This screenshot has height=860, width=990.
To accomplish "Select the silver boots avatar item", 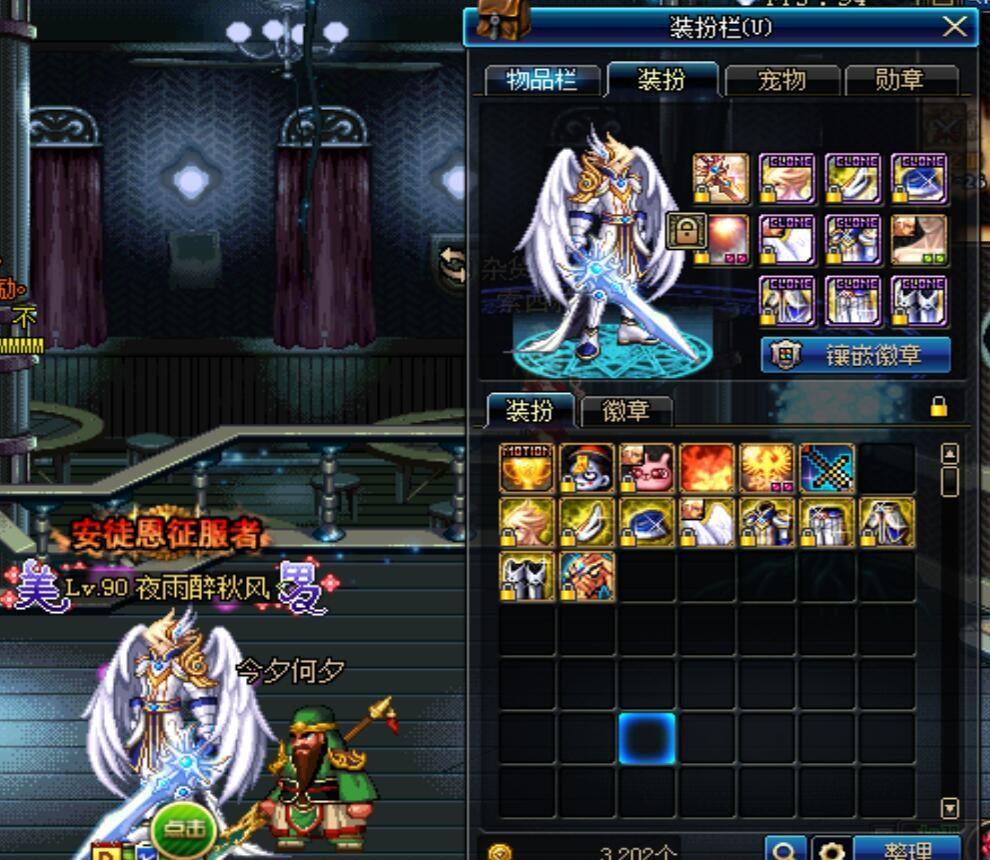I will click(526, 577).
